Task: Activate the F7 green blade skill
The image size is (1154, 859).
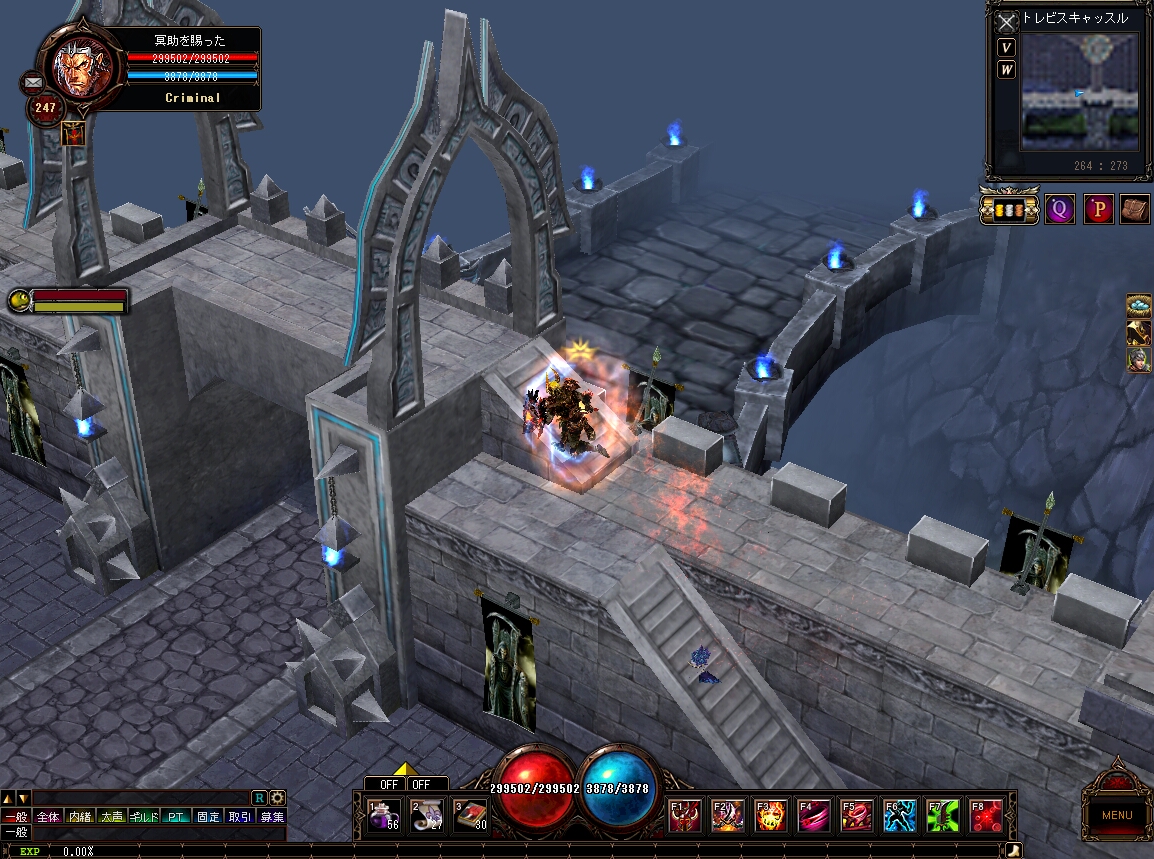Action: click(x=943, y=816)
